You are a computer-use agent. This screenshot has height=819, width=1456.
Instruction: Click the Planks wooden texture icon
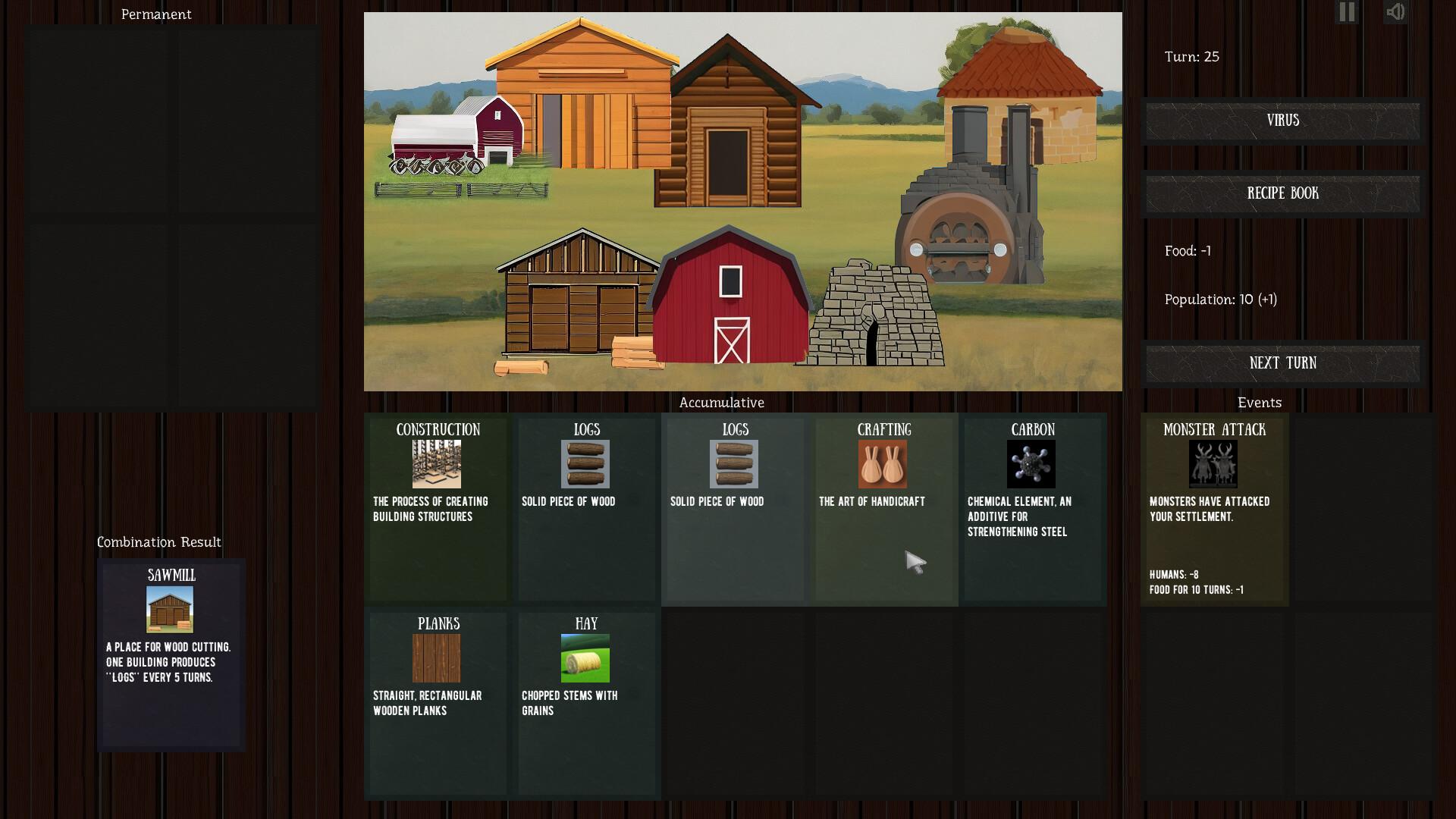coord(436,658)
